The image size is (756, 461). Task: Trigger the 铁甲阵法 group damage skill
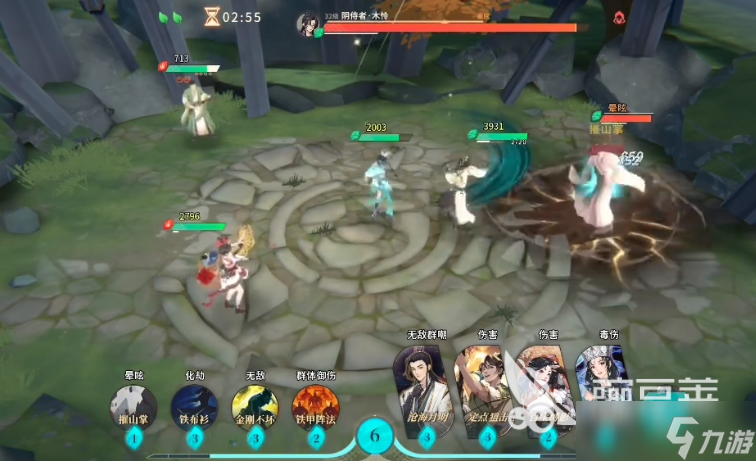315,408
